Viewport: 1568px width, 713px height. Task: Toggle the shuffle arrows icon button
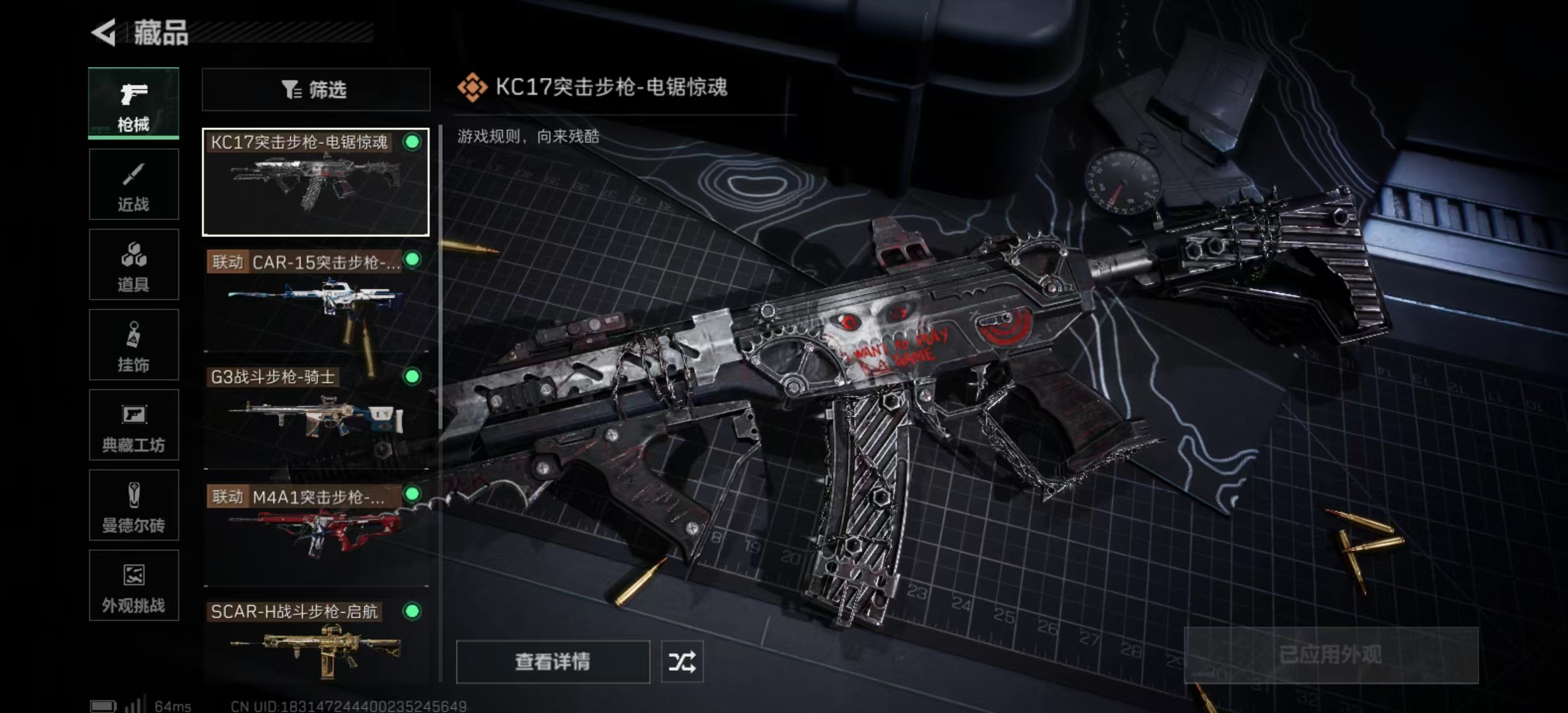click(x=682, y=662)
